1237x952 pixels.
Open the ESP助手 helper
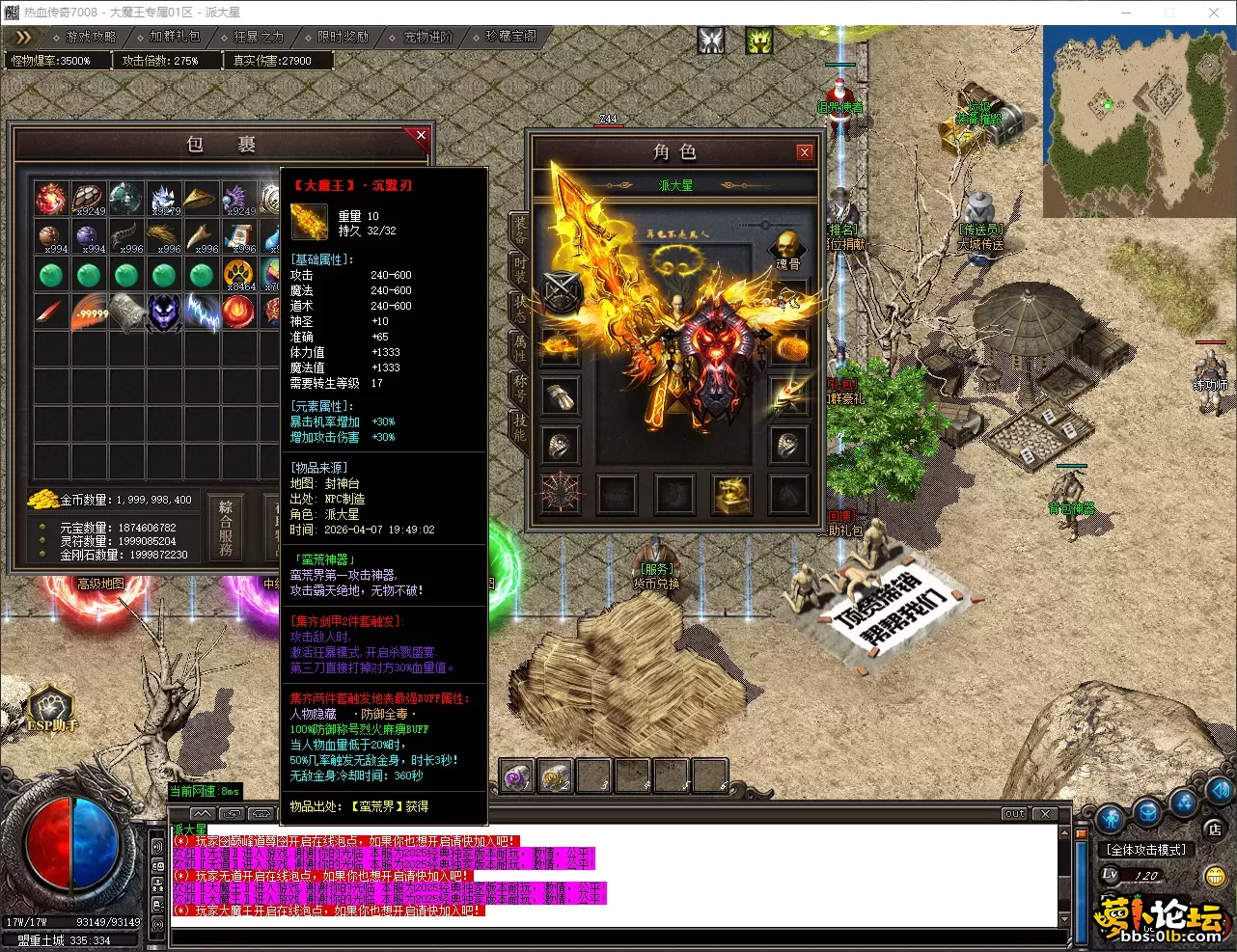52,710
